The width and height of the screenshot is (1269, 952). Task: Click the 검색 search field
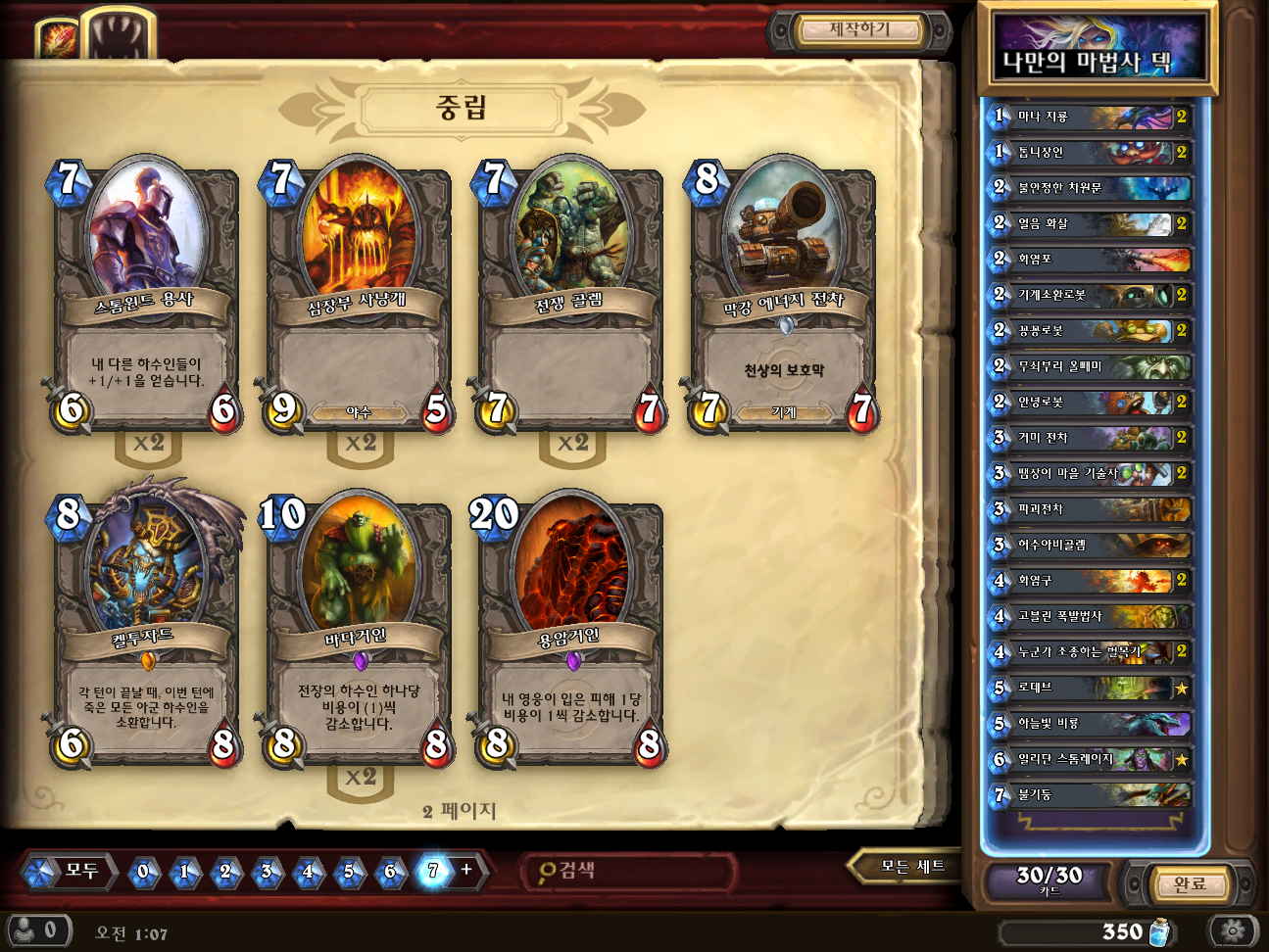coord(627,871)
